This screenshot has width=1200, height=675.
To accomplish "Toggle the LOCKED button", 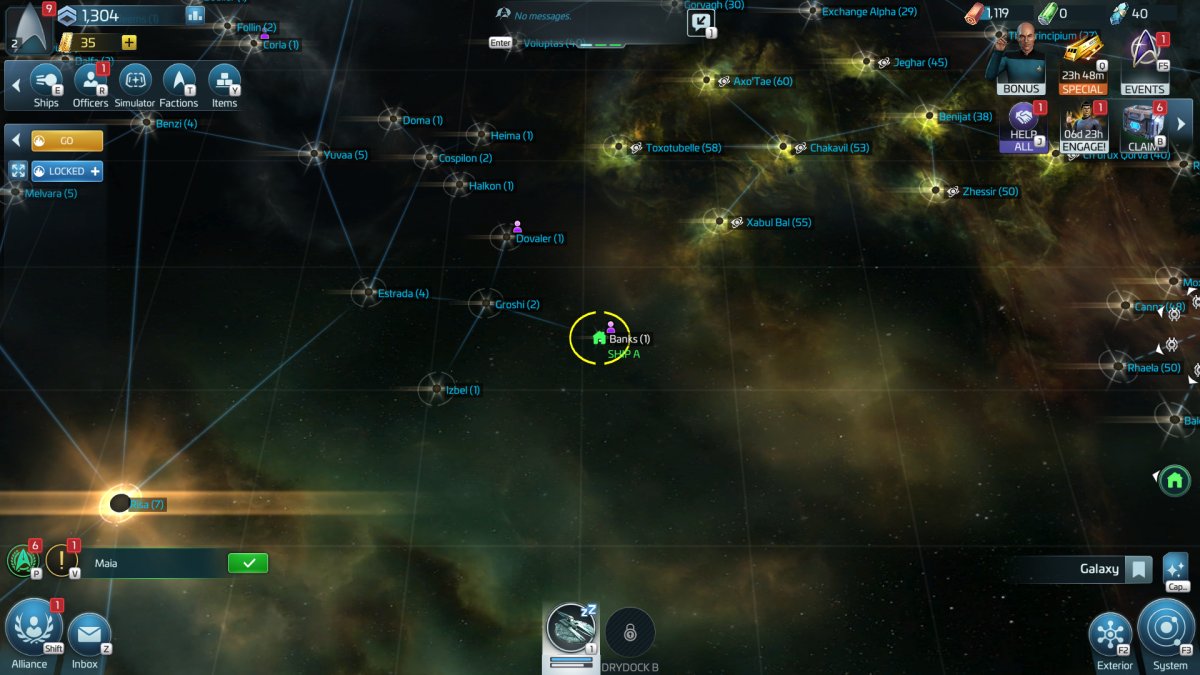I will 67,171.
